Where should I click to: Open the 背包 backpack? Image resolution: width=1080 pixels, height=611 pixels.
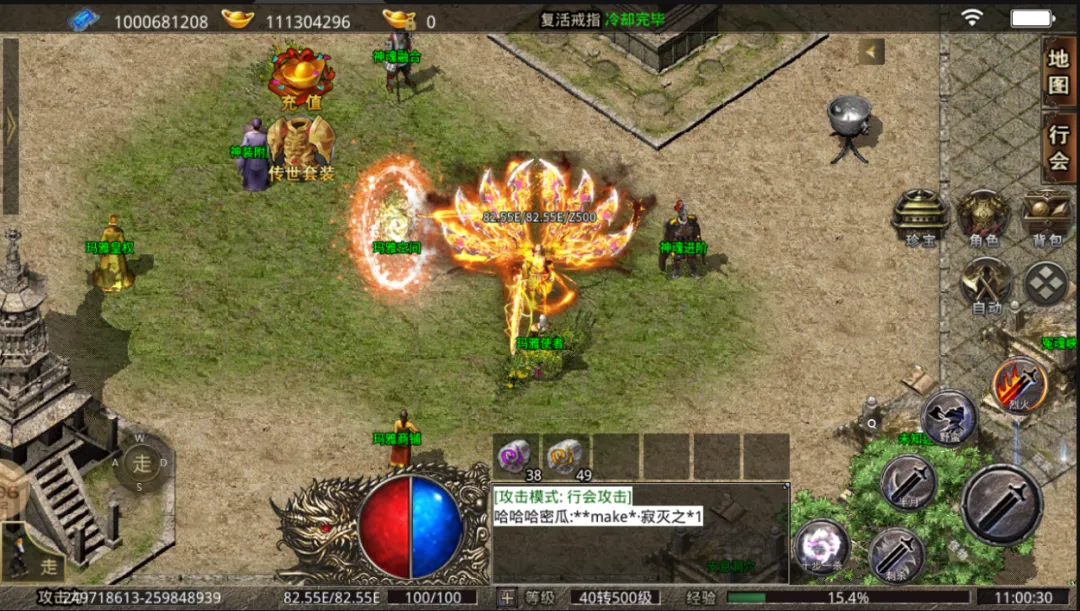click(x=1046, y=215)
